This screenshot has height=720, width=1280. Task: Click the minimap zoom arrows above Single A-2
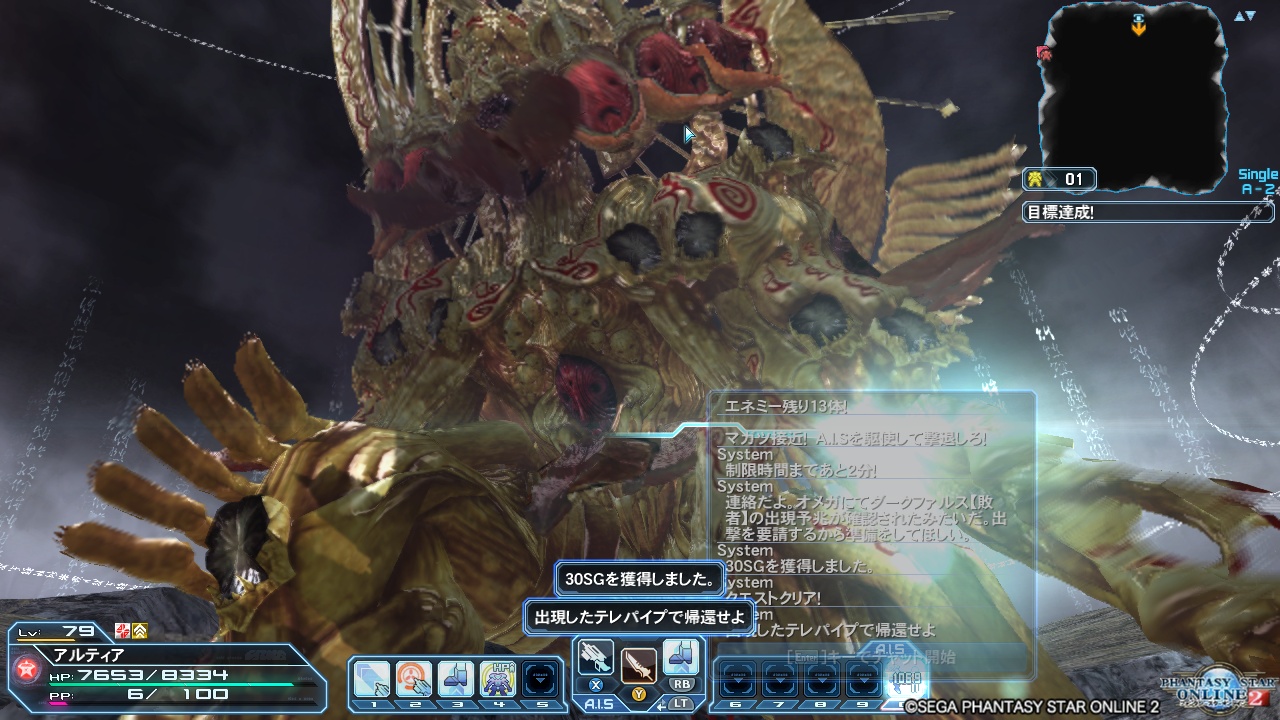tap(1243, 18)
